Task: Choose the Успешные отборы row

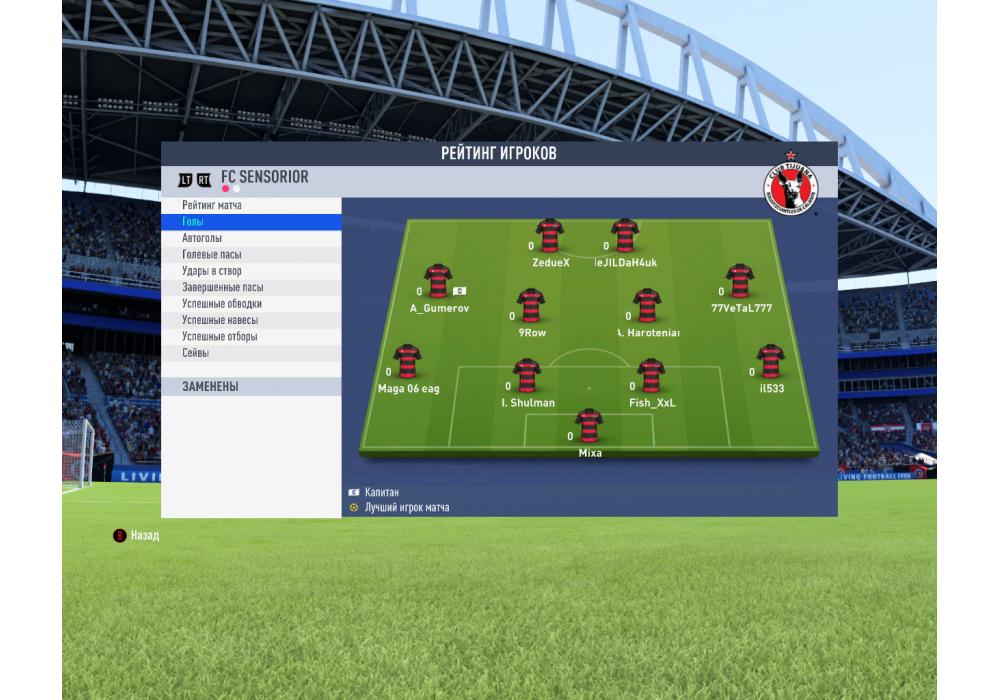Action: click(250, 337)
